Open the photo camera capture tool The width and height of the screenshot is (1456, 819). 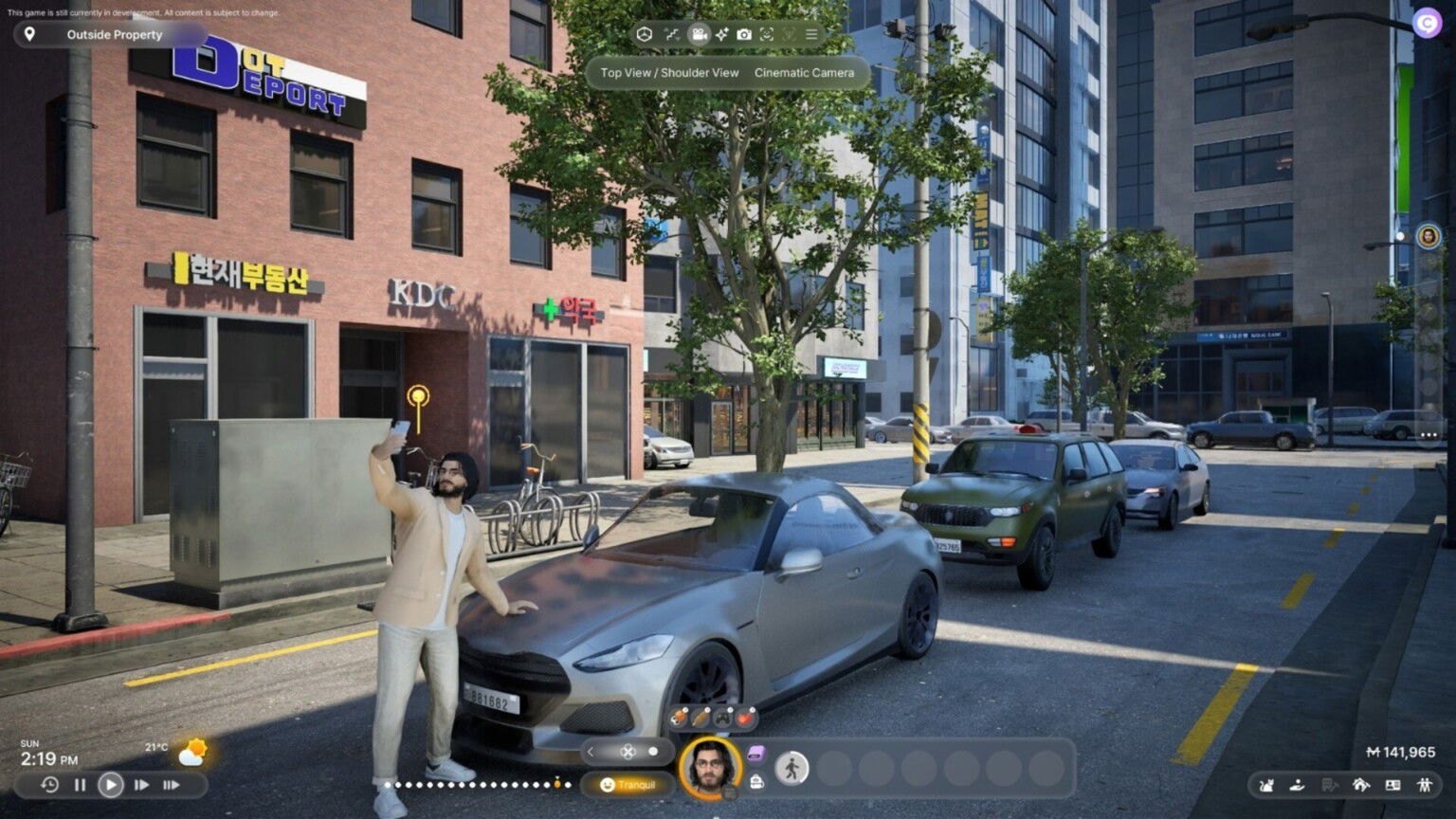coord(744,34)
